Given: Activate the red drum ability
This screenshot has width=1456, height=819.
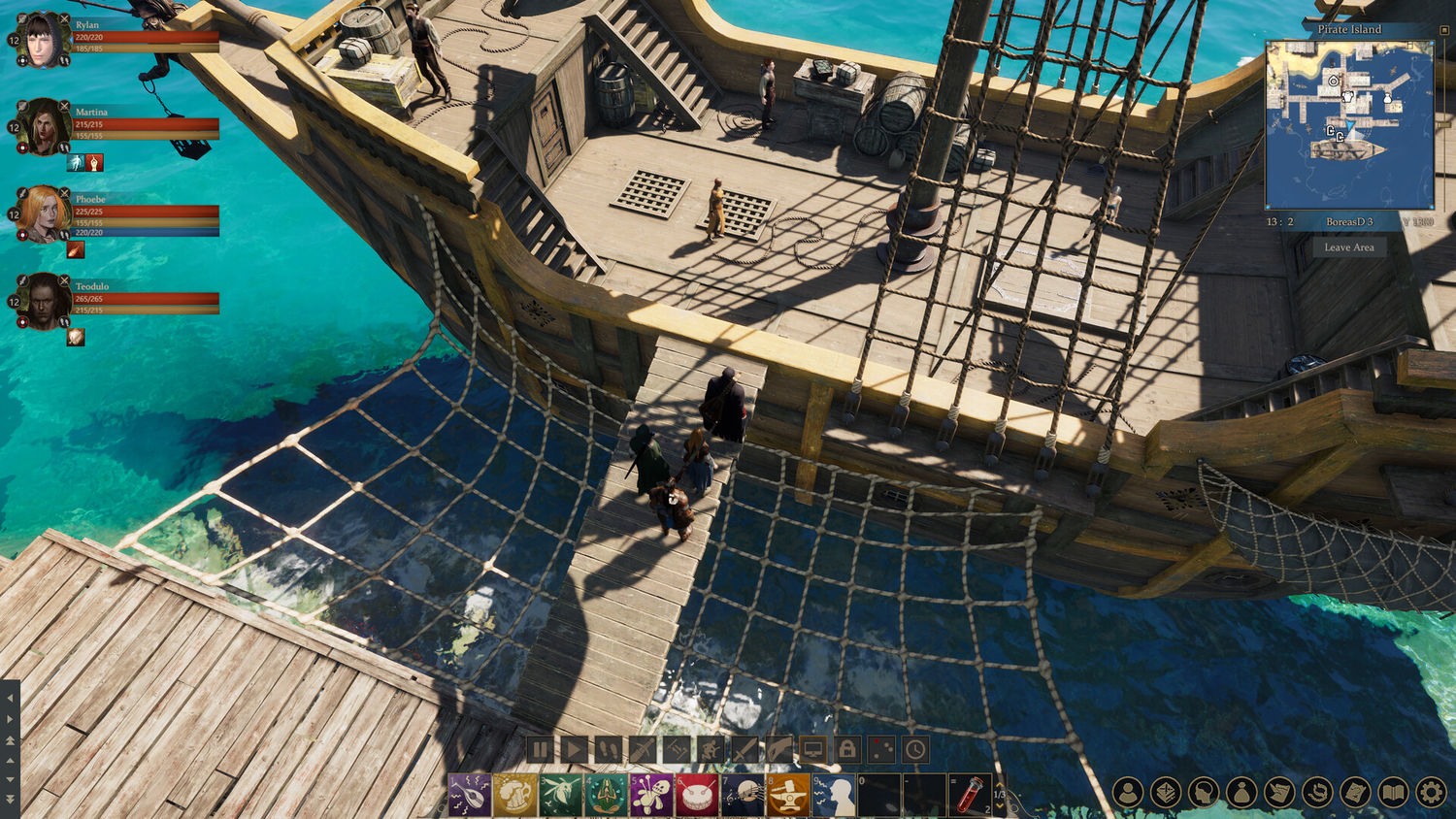Looking at the screenshot, I should pos(697,796).
